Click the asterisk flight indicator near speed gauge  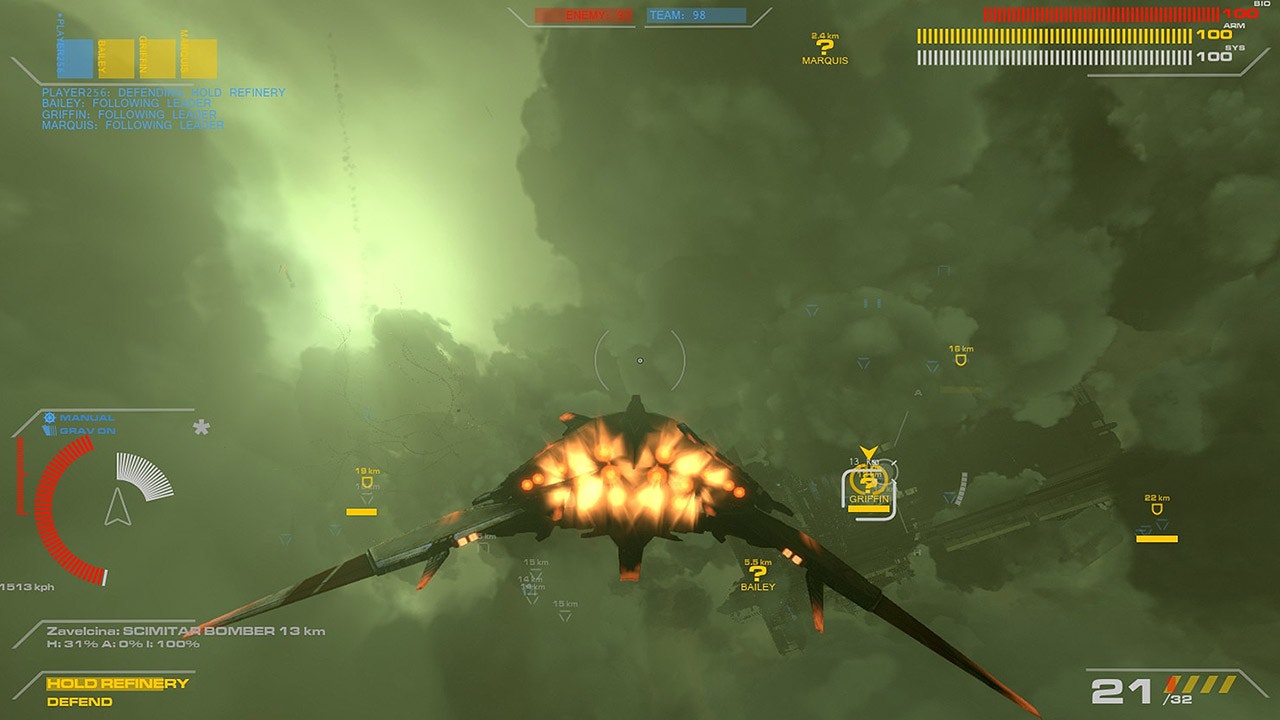point(203,427)
